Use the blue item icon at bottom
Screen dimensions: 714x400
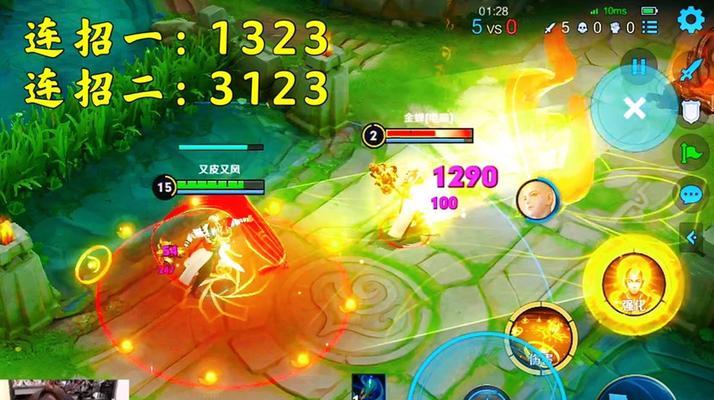click(368, 388)
